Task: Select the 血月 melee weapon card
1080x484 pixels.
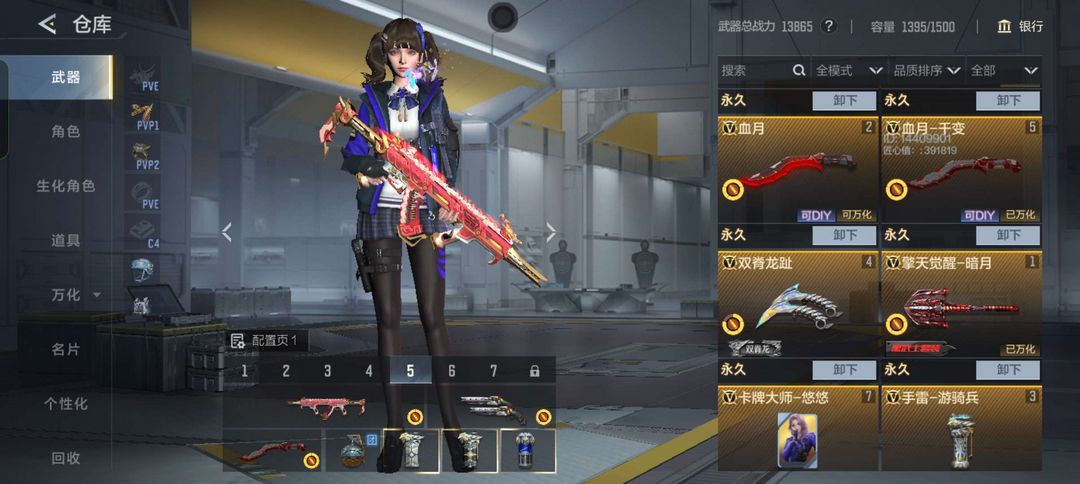Action: (797, 170)
